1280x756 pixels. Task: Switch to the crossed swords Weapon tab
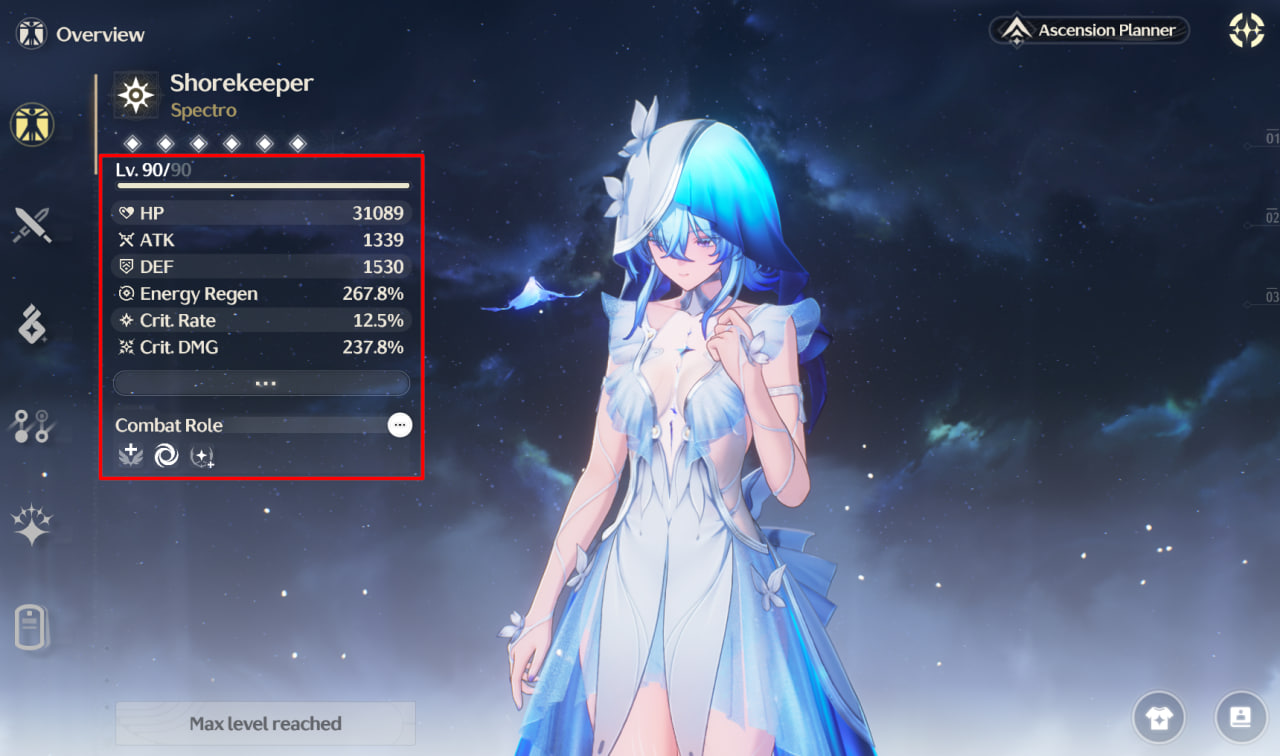(31, 225)
